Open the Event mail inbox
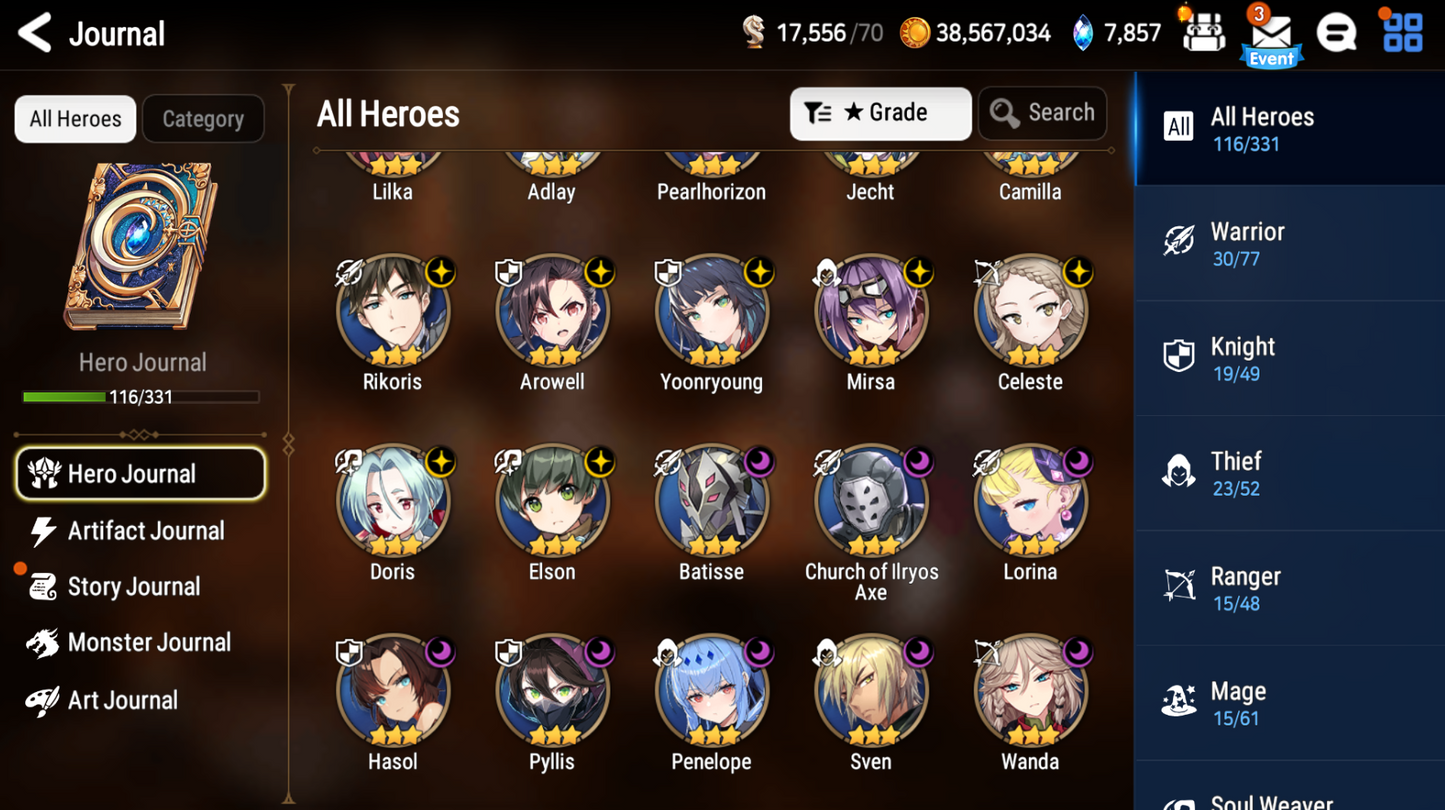This screenshot has height=810, width=1445. click(1270, 32)
